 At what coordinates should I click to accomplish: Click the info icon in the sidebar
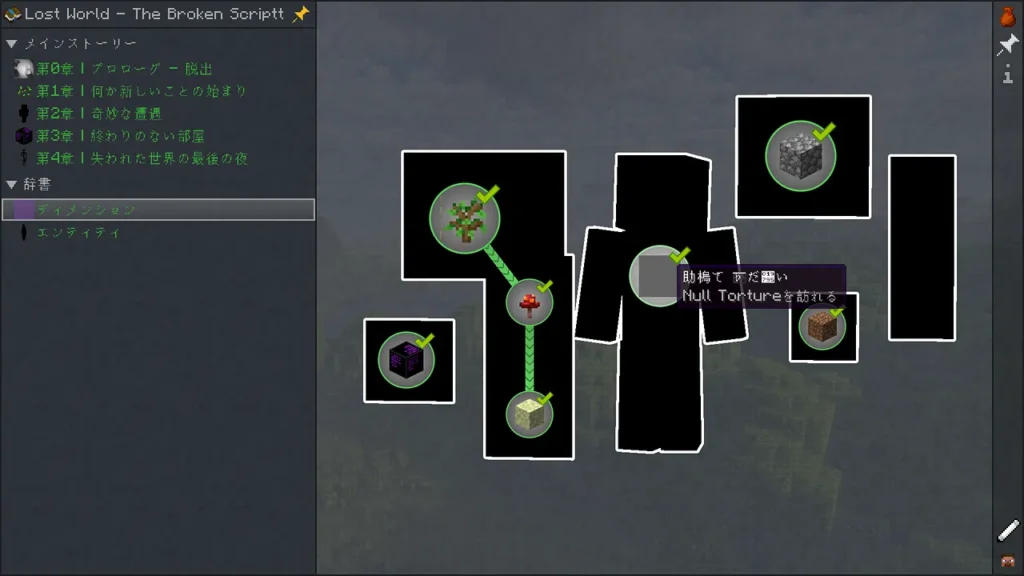click(x=1007, y=75)
